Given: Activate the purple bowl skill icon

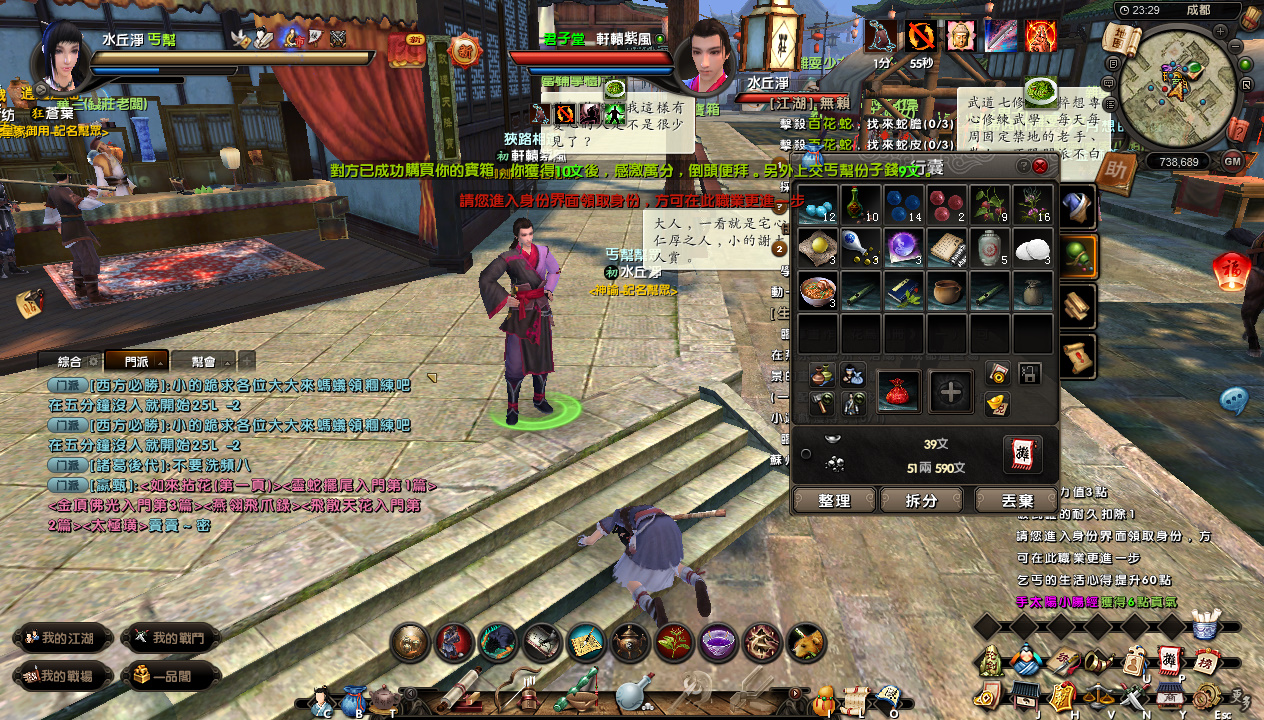Looking at the screenshot, I should point(718,643).
